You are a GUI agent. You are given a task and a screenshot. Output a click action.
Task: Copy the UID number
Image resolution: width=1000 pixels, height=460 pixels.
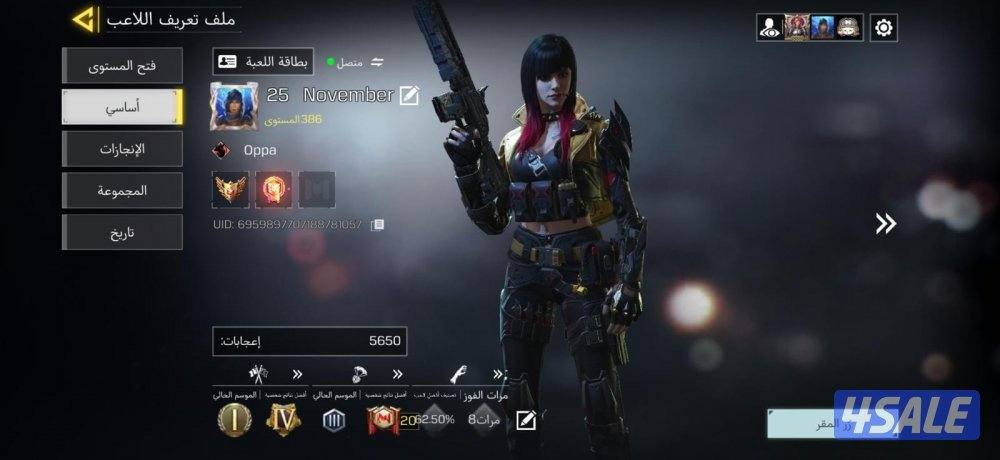coord(377,225)
